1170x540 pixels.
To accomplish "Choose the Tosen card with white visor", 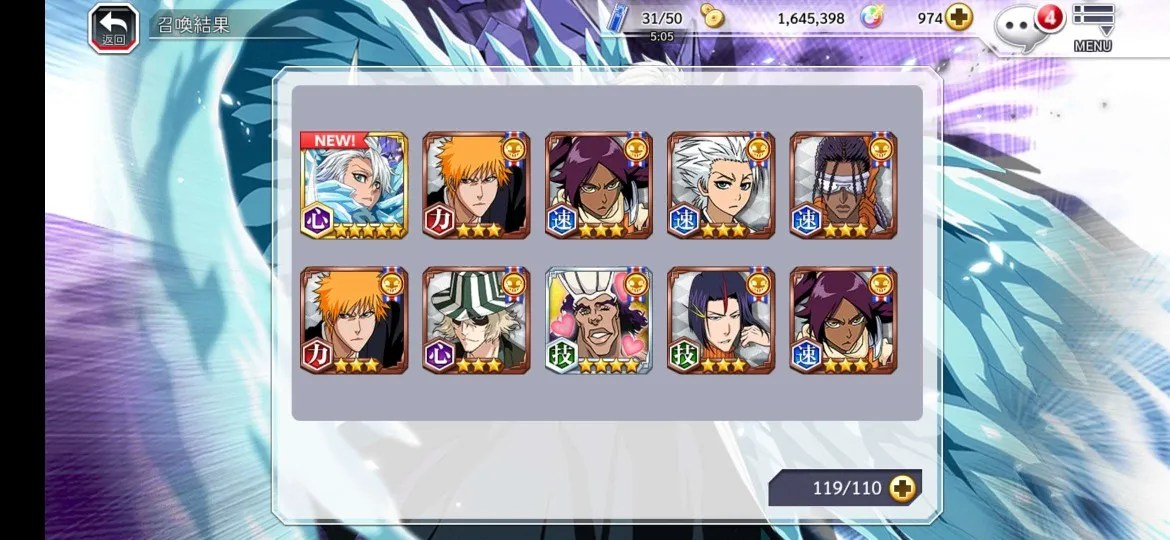I will tap(843, 185).
